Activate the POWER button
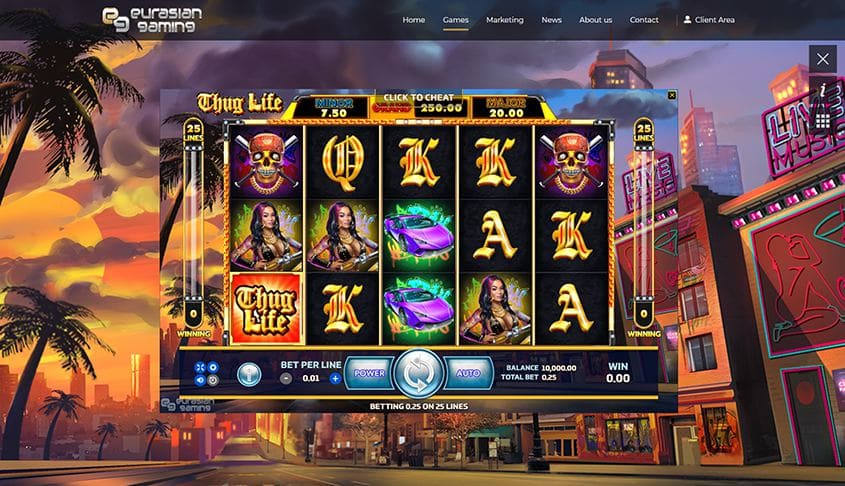Image resolution: width=845 pixels, height=486 pixels. 368,373
